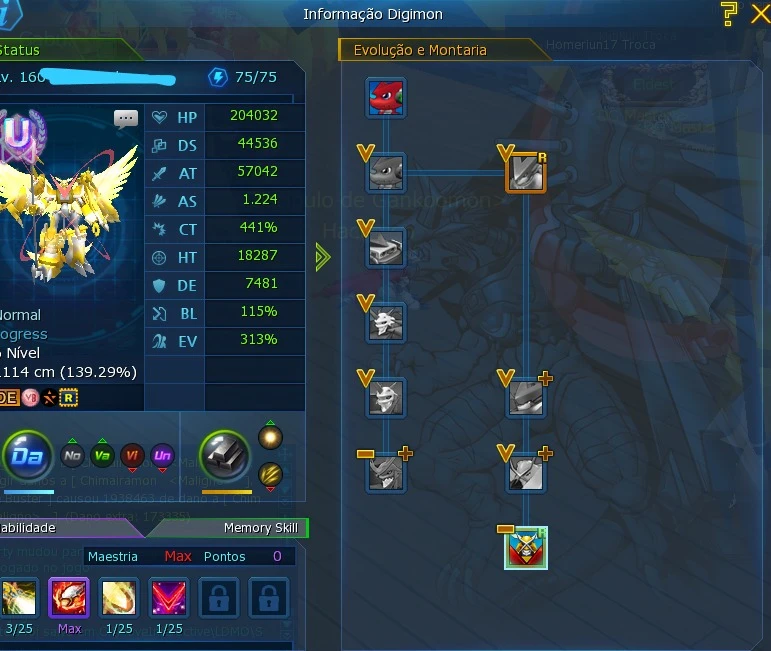Select the steel ingot element orb
The image size is (771, 651).
(226, 458)
